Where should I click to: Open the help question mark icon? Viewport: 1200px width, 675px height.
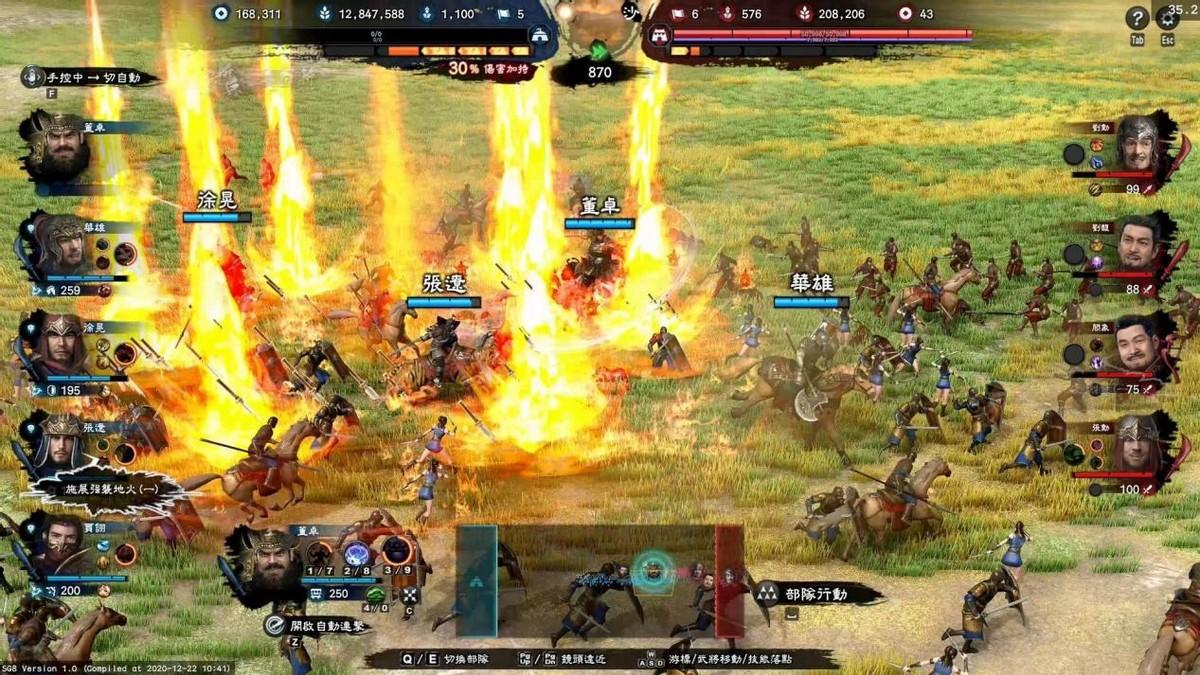pos(1137,18)
